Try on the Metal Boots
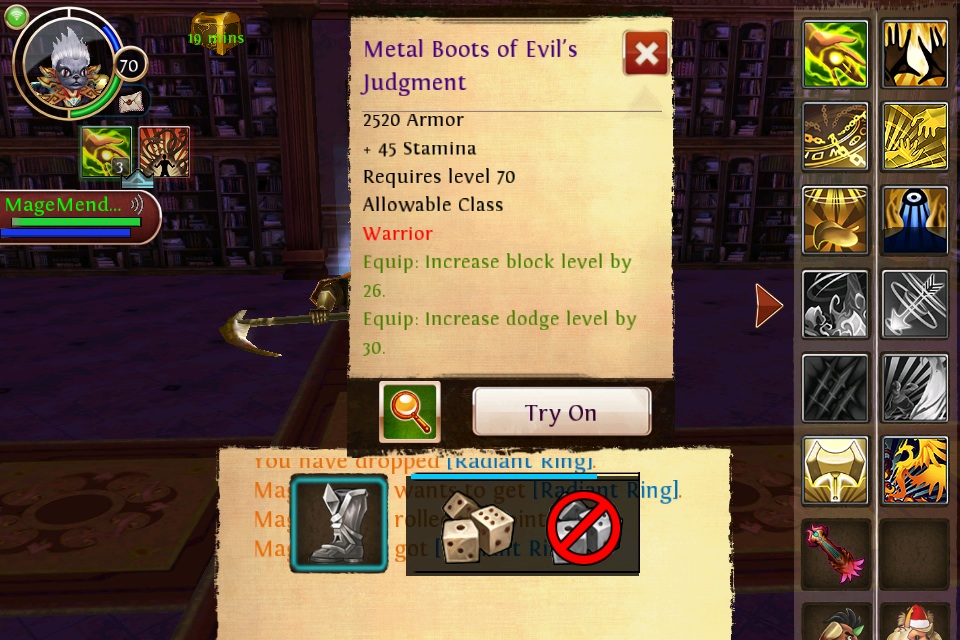Screen dimensions: 960x640 coord(561,413)
